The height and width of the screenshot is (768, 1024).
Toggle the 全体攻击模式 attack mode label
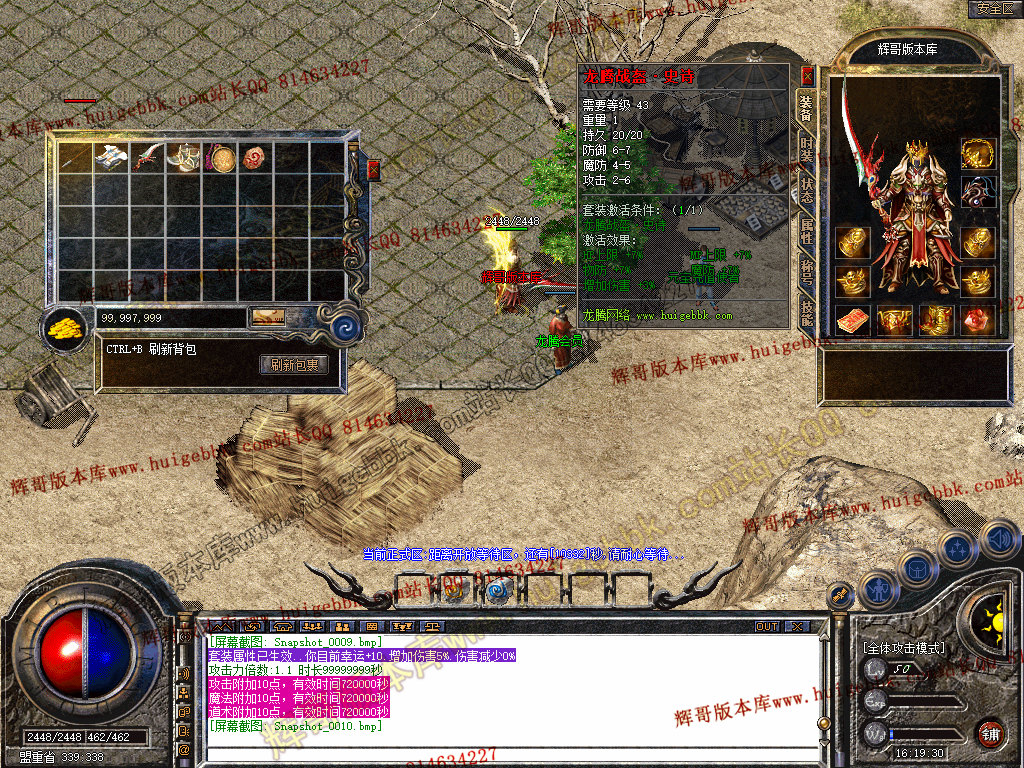tap(904, 648)
